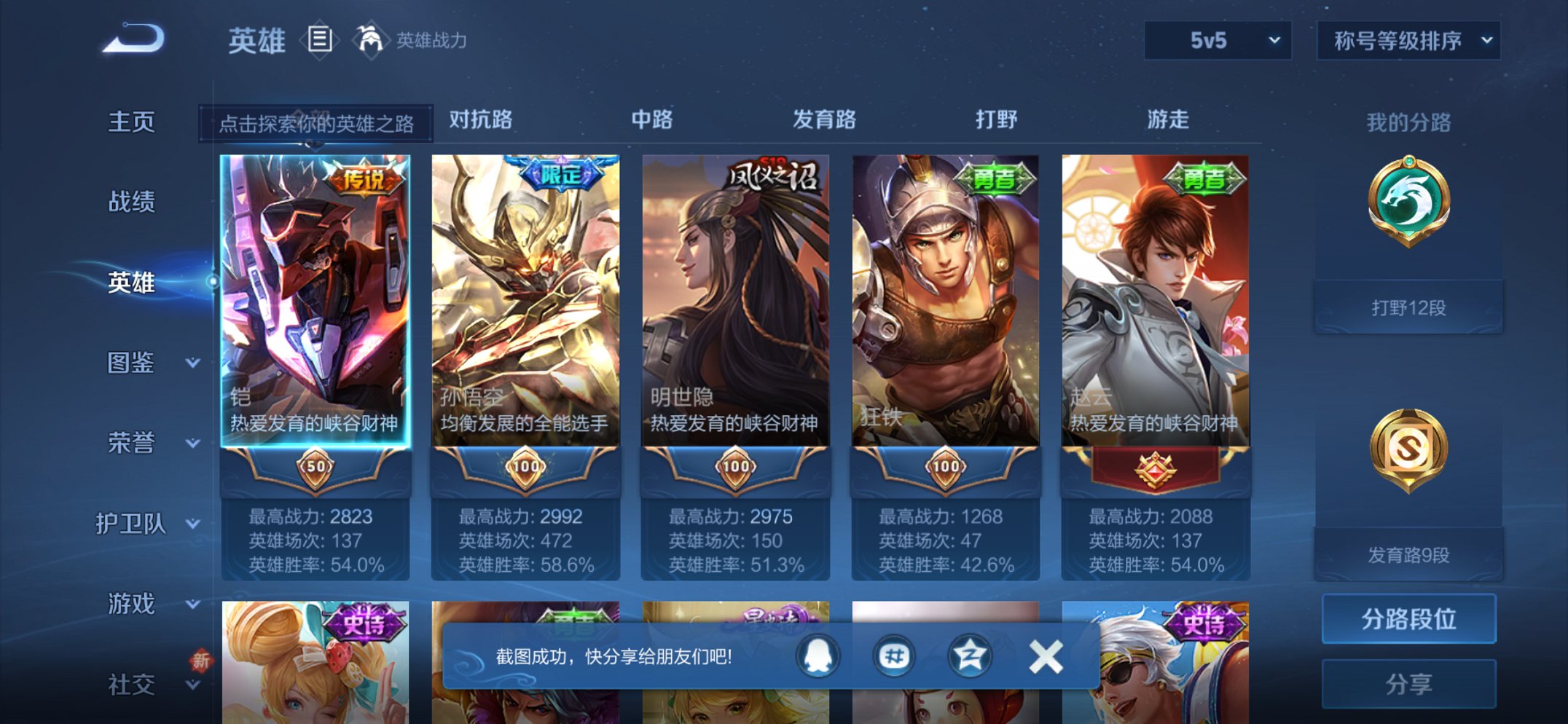
Task: Share via the 王者营地 hashtag icon
Action: pyautogui.click(x=894, y=655)
